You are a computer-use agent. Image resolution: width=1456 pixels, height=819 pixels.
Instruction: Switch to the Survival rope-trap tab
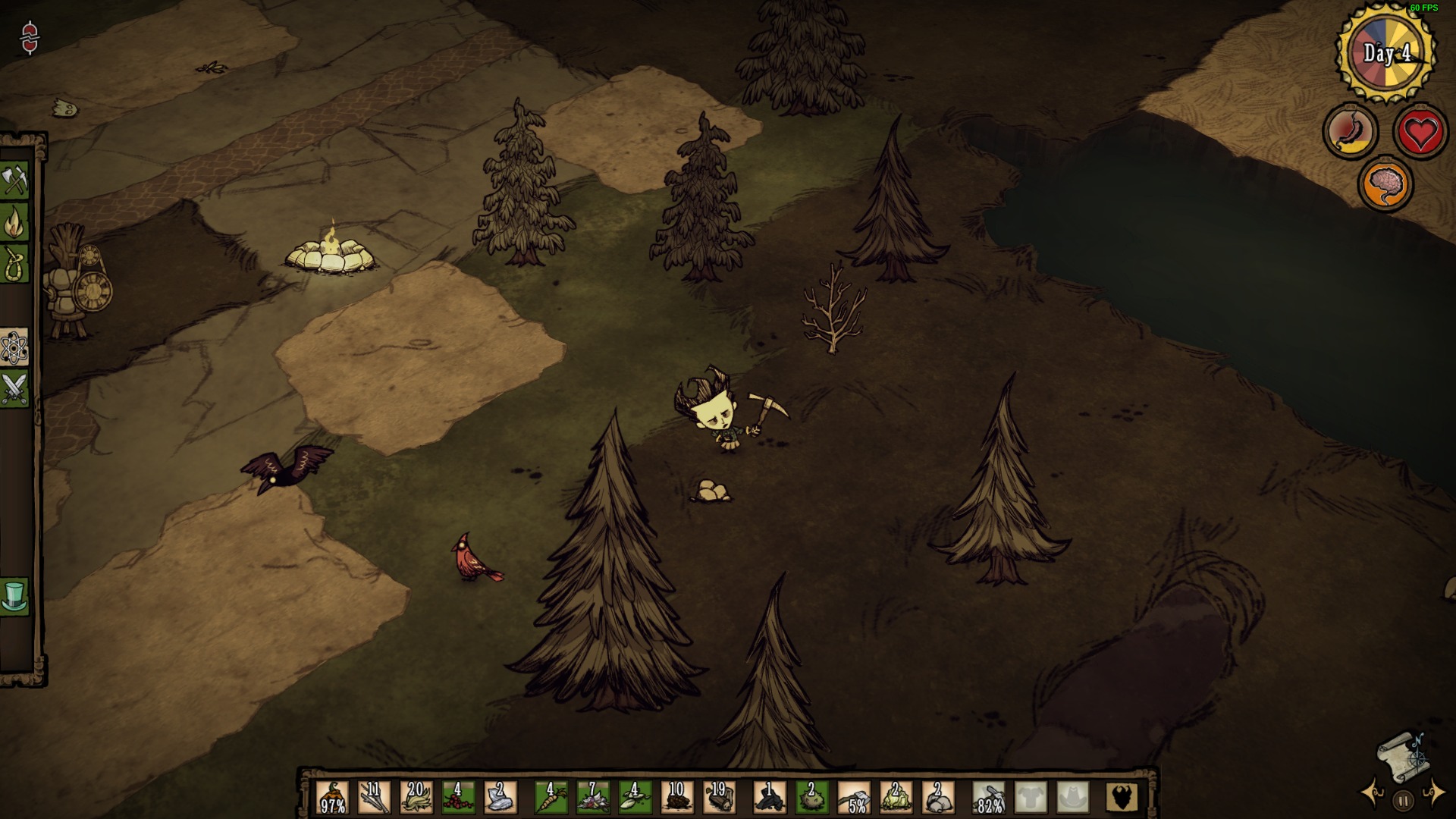tap(14, 265)
